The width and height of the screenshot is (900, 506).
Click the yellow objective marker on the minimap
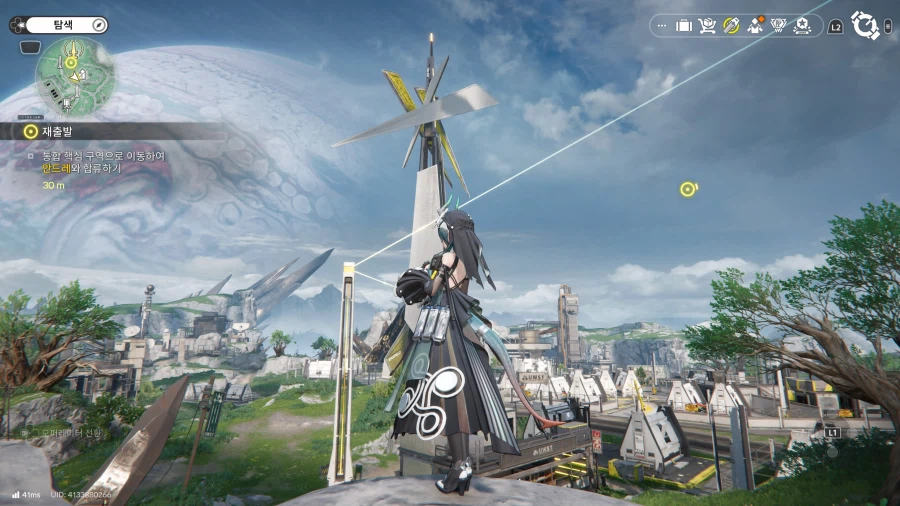click(x=71, y=63)
